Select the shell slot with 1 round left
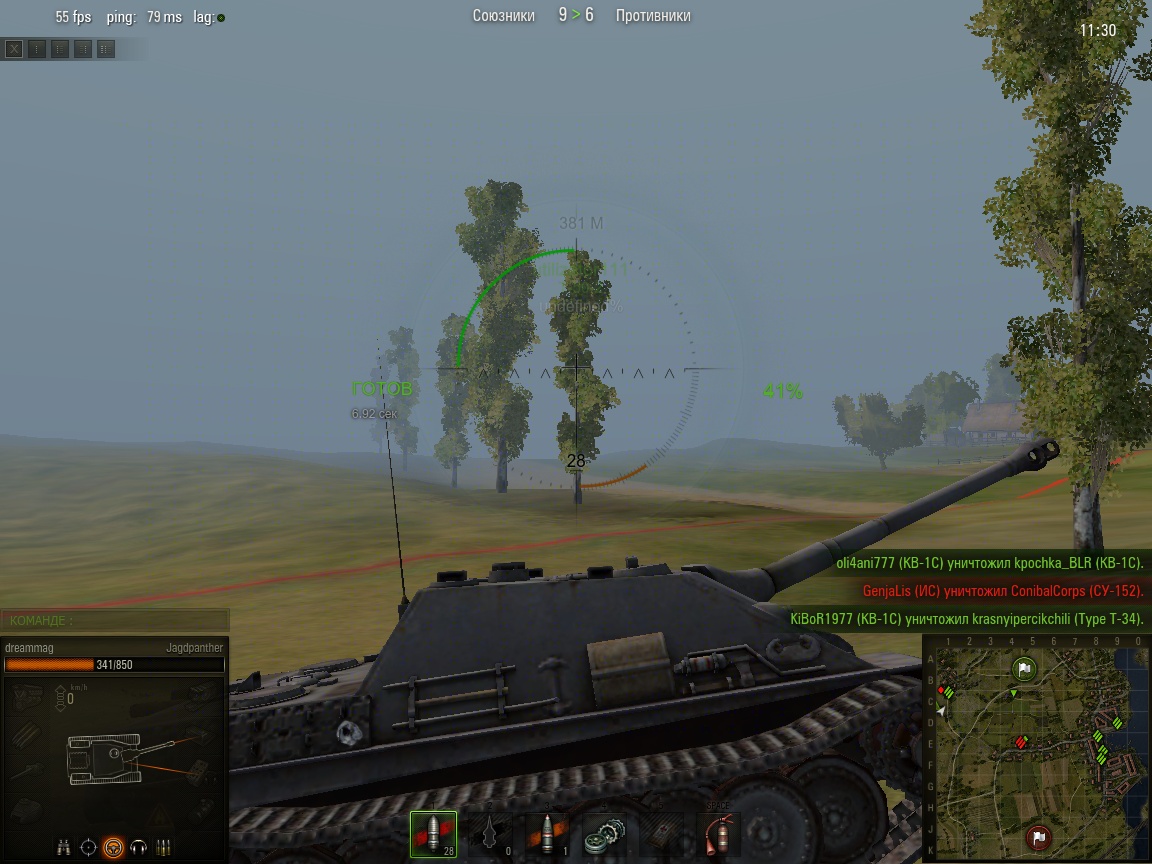 pyautogui.click(x=547, y=835)
